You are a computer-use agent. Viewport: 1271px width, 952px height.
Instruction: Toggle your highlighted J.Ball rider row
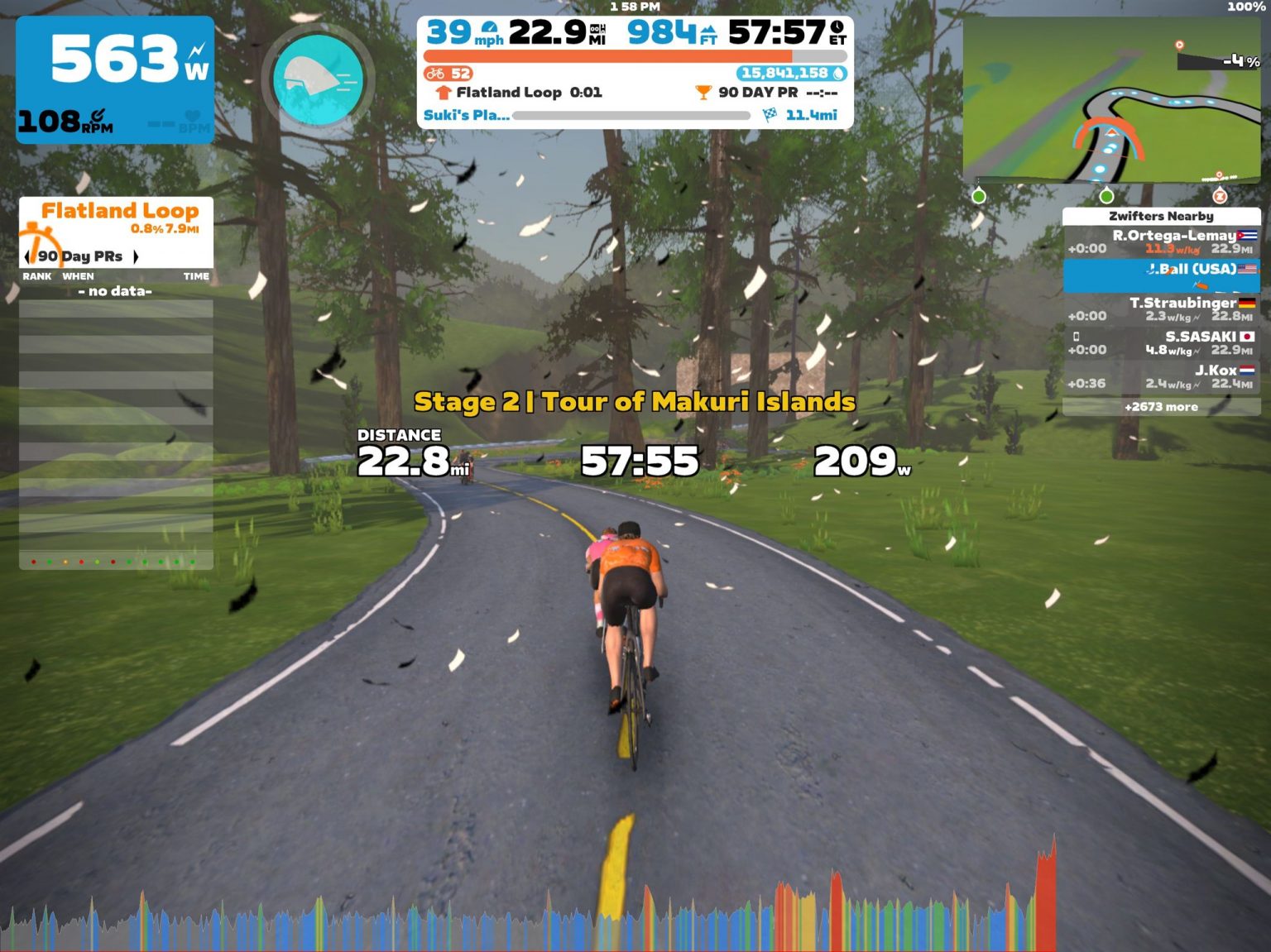(x=1162, y=274)
